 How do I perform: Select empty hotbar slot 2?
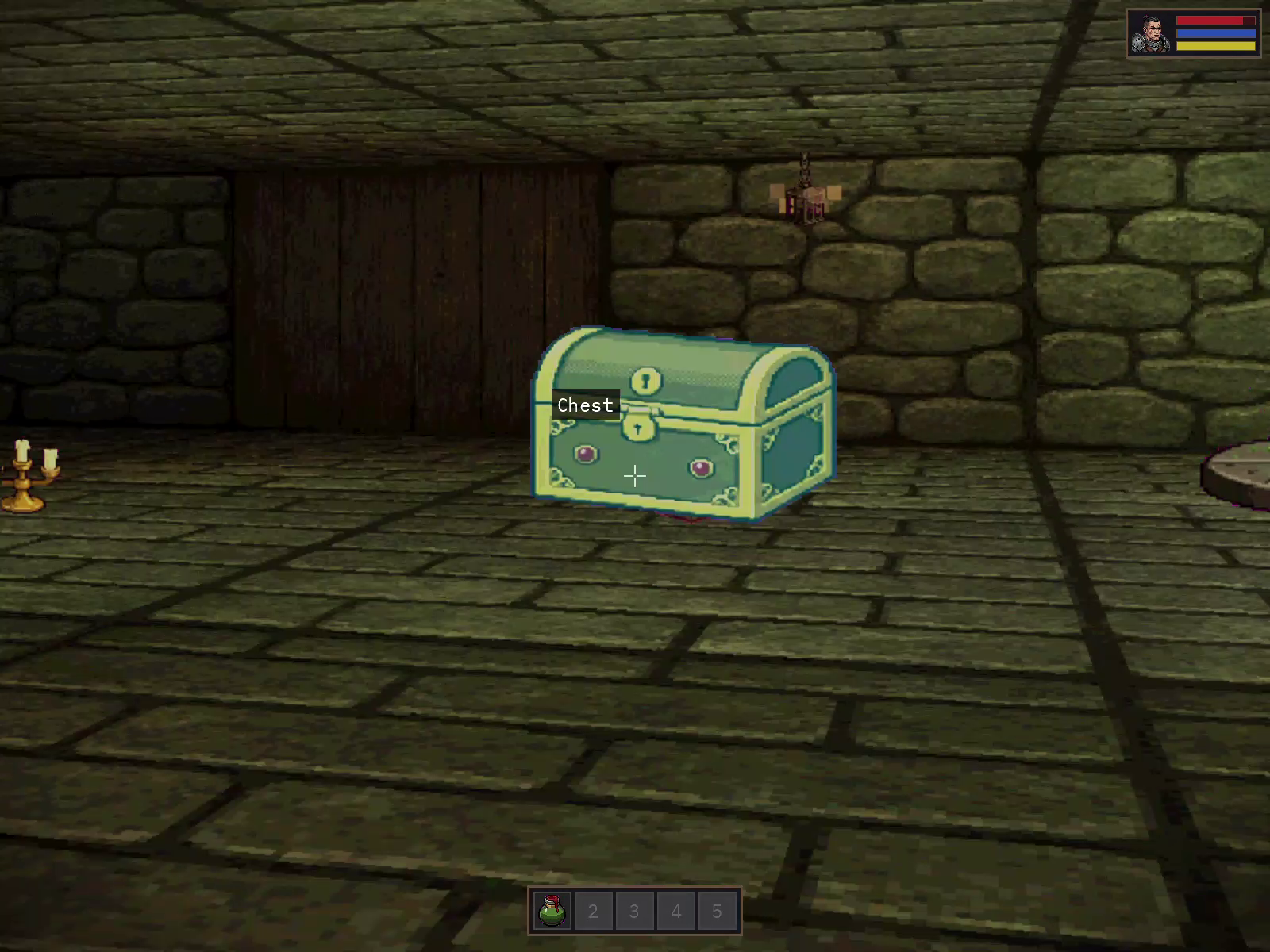[593, 911]
